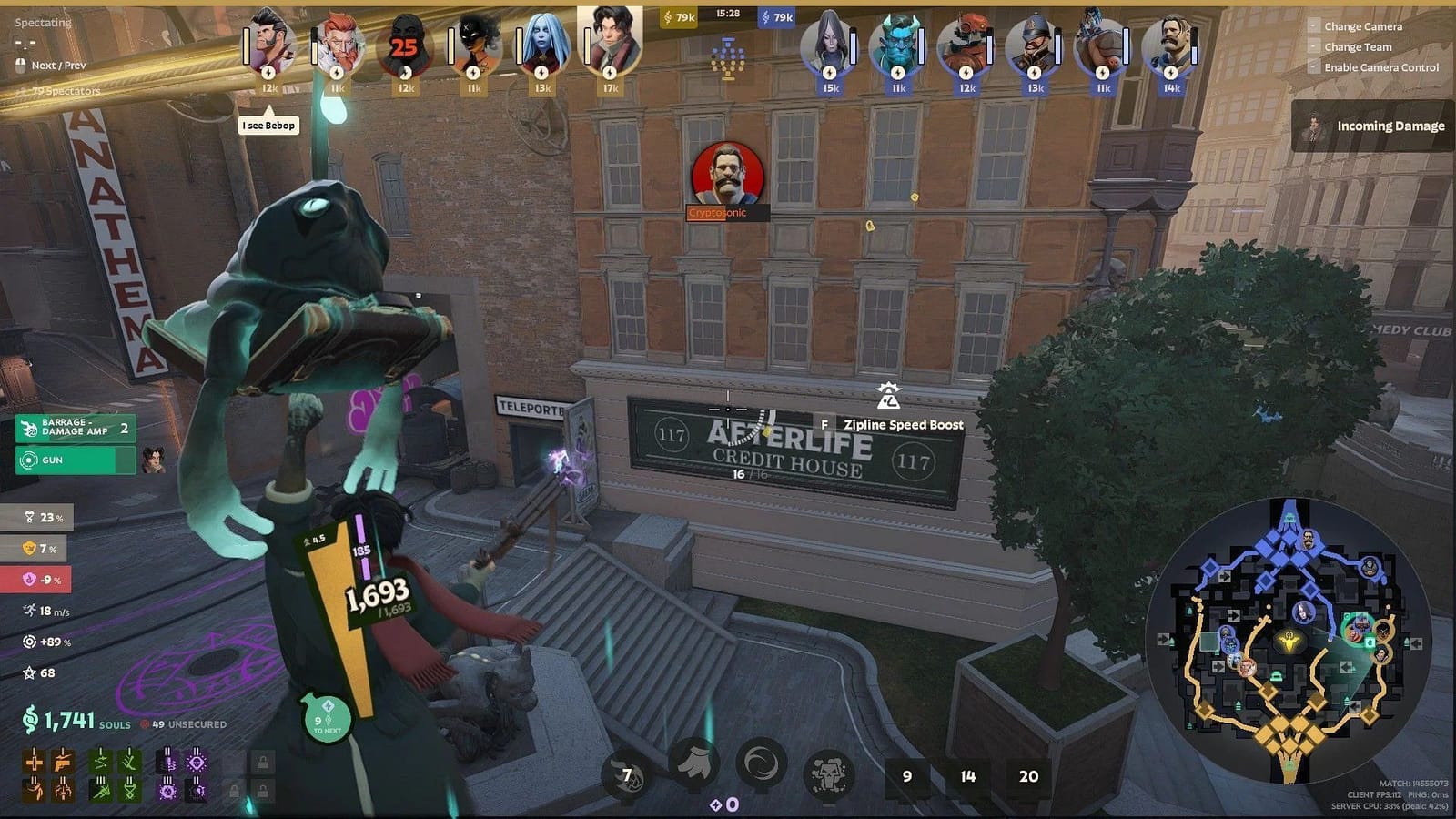Click the I see Bebop chat message
The height and width of the screenshot is (819, 1456).
coord(268,125)
